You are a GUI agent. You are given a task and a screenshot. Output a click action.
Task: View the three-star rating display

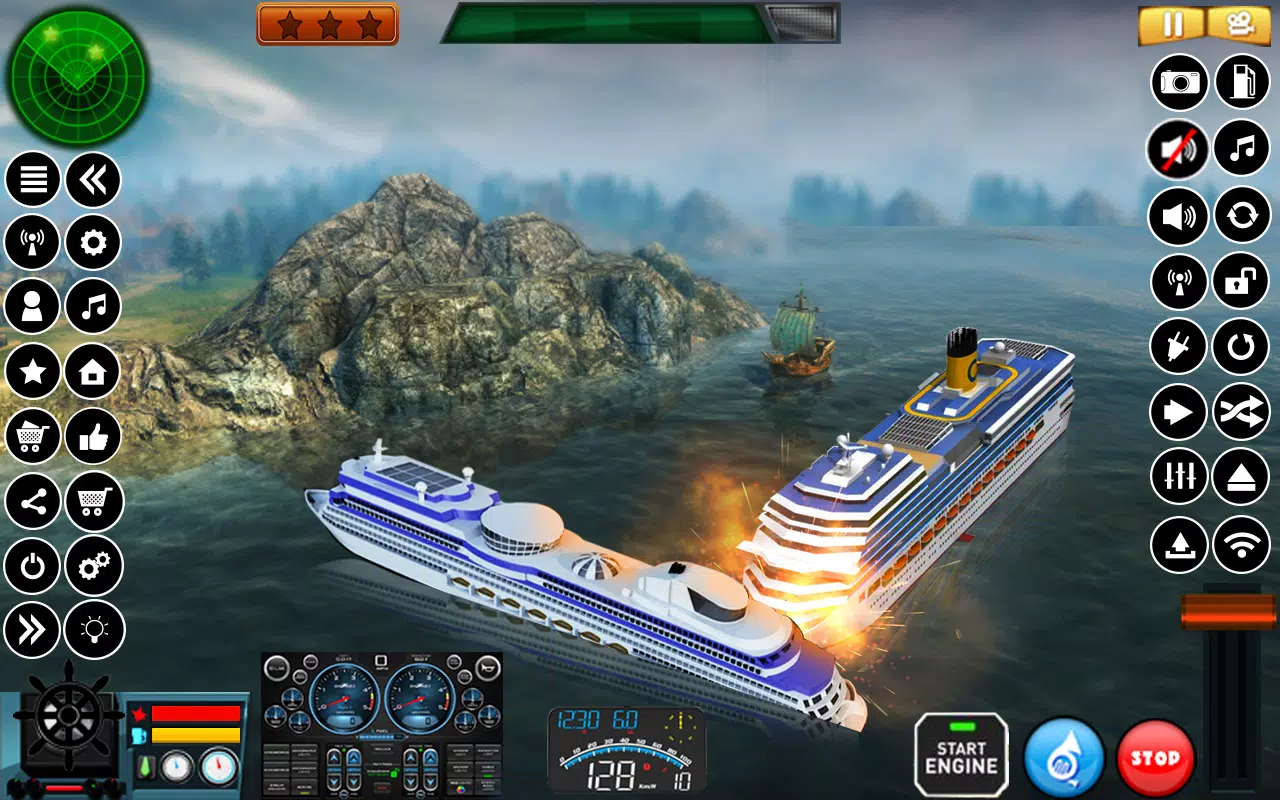[x=327, y=22]
